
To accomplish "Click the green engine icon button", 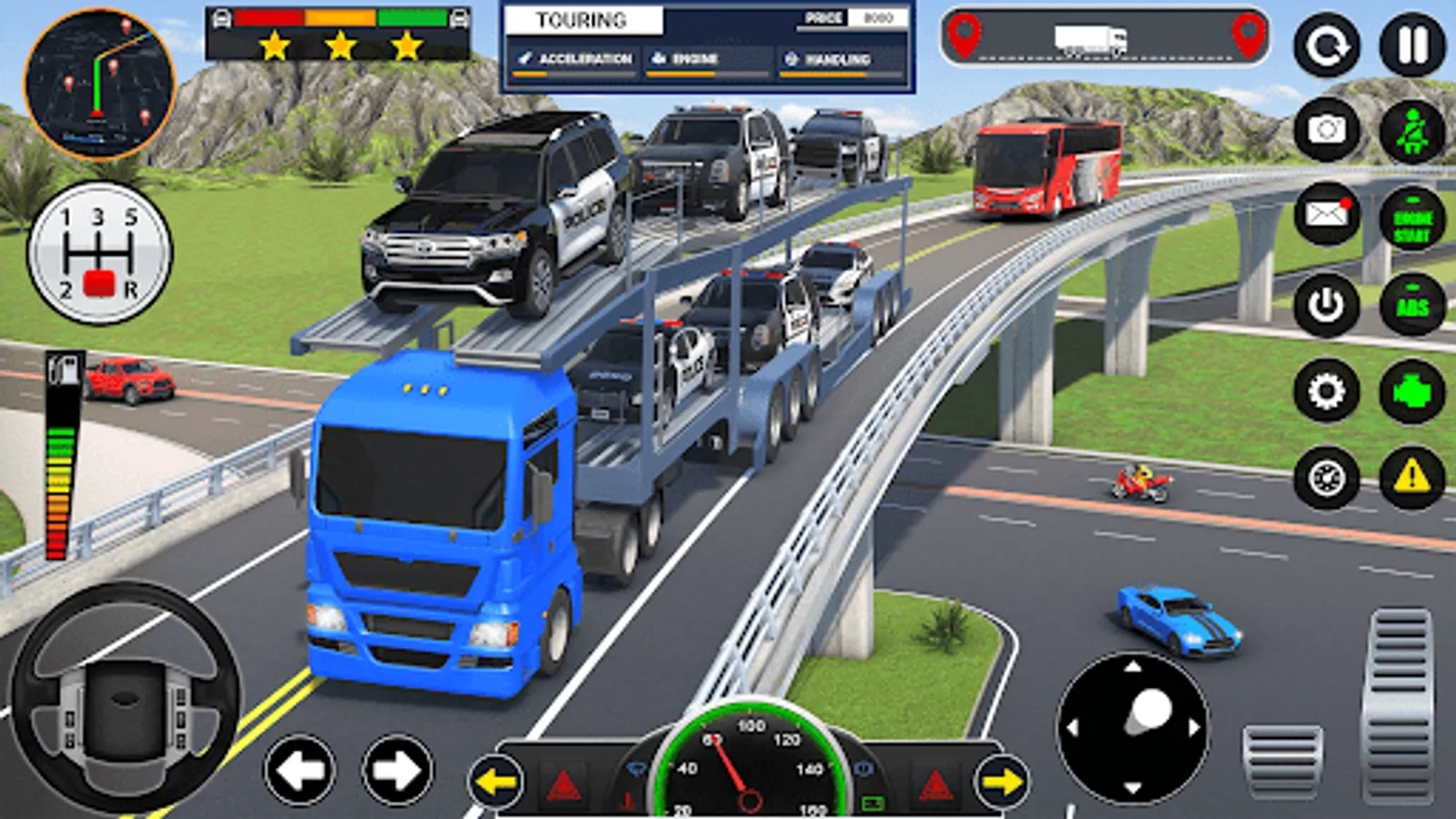I will 1412,392.
